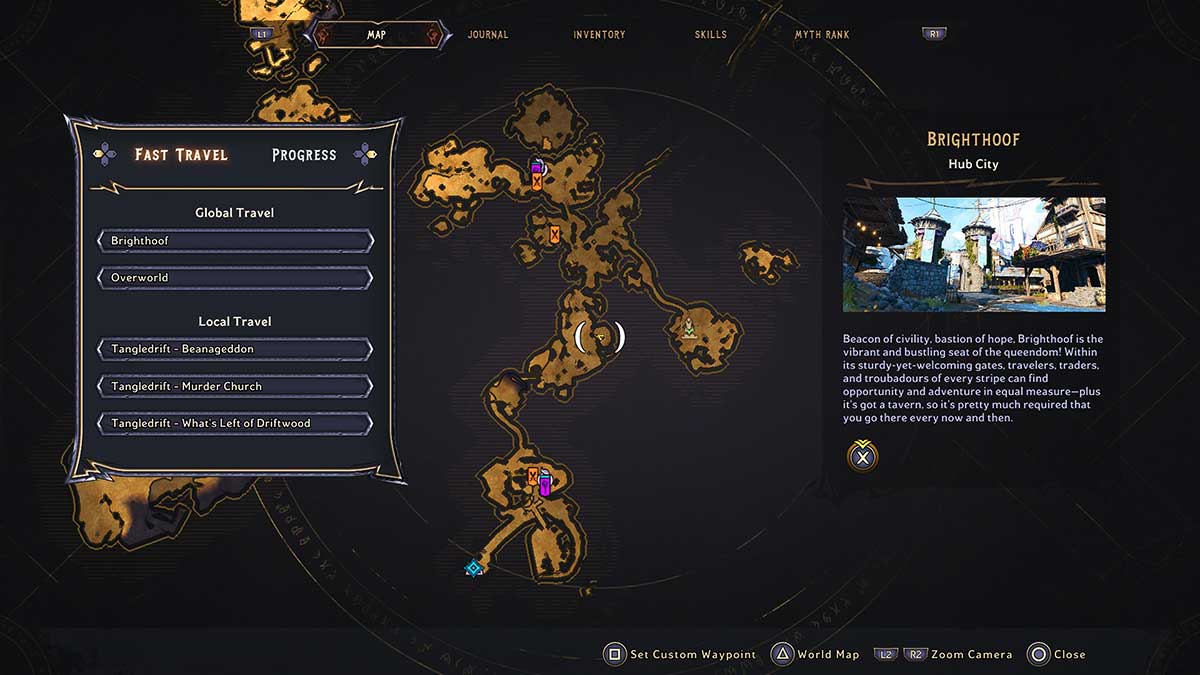The image size is (1200, 675).
Task: Click the Brighthoof hub city preview image
Action: [x=973, y=254]
